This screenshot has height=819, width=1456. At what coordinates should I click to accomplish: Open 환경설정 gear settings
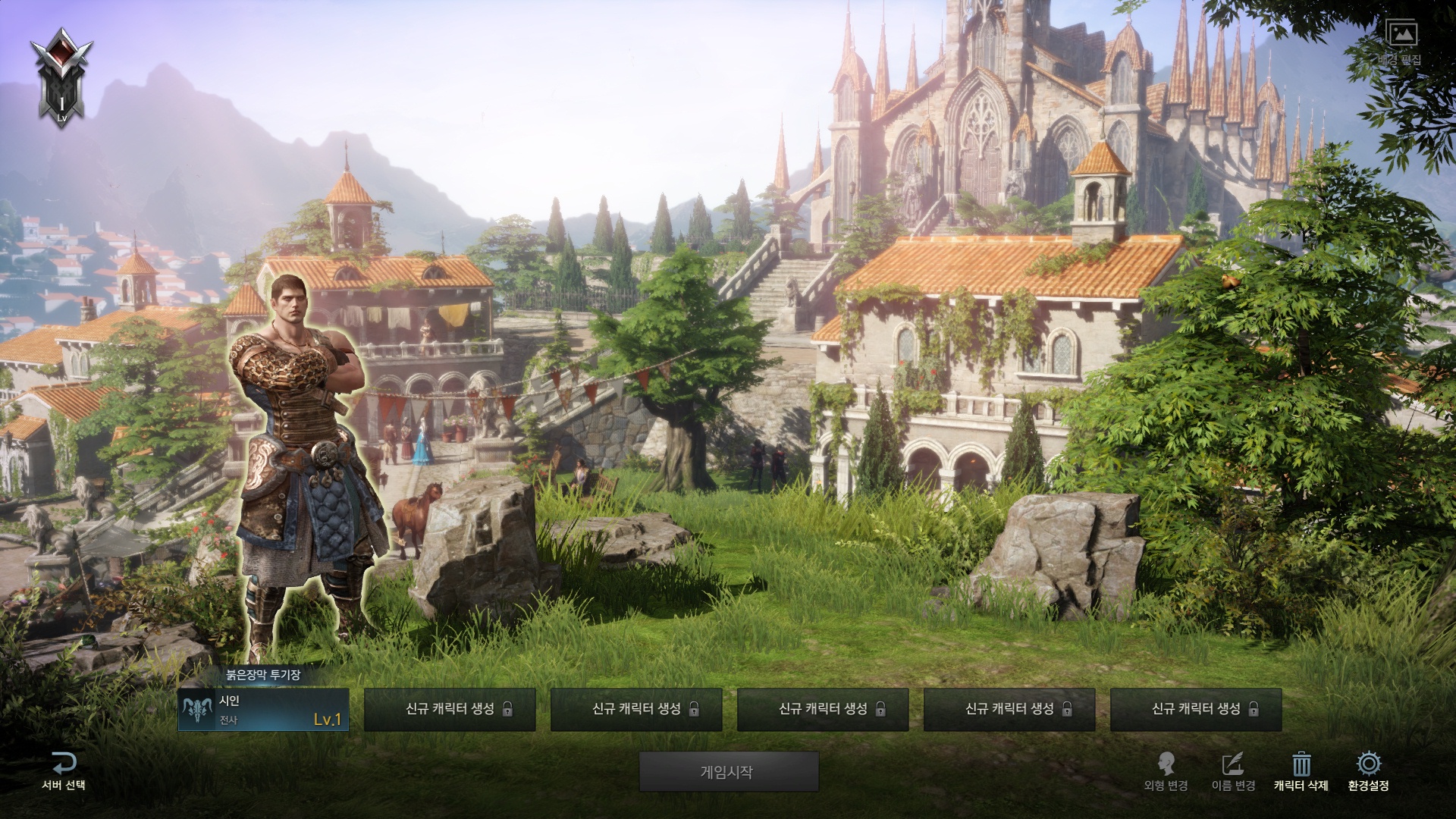coord(1368,764)
